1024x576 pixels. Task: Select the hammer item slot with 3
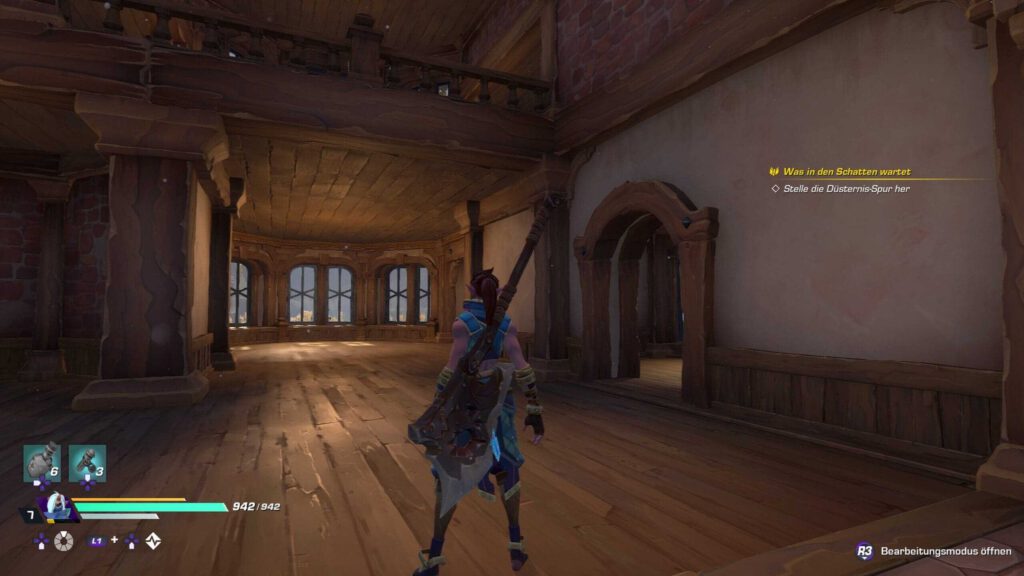87,463
